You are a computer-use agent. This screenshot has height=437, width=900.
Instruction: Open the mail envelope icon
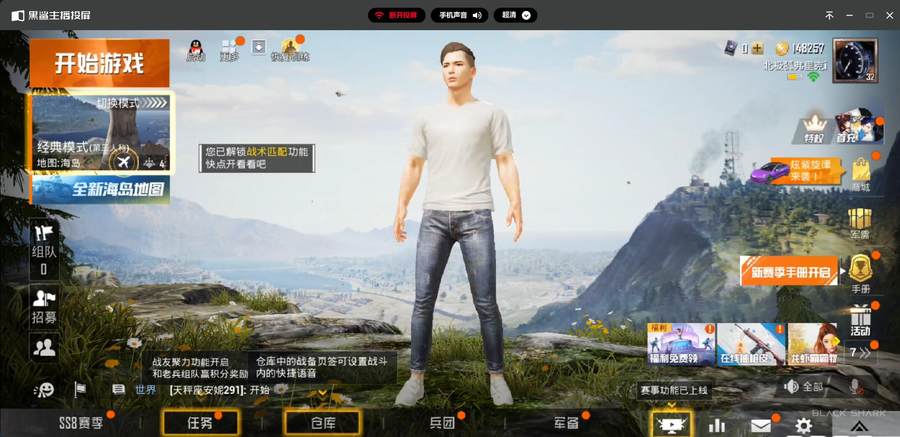point(761,425)
